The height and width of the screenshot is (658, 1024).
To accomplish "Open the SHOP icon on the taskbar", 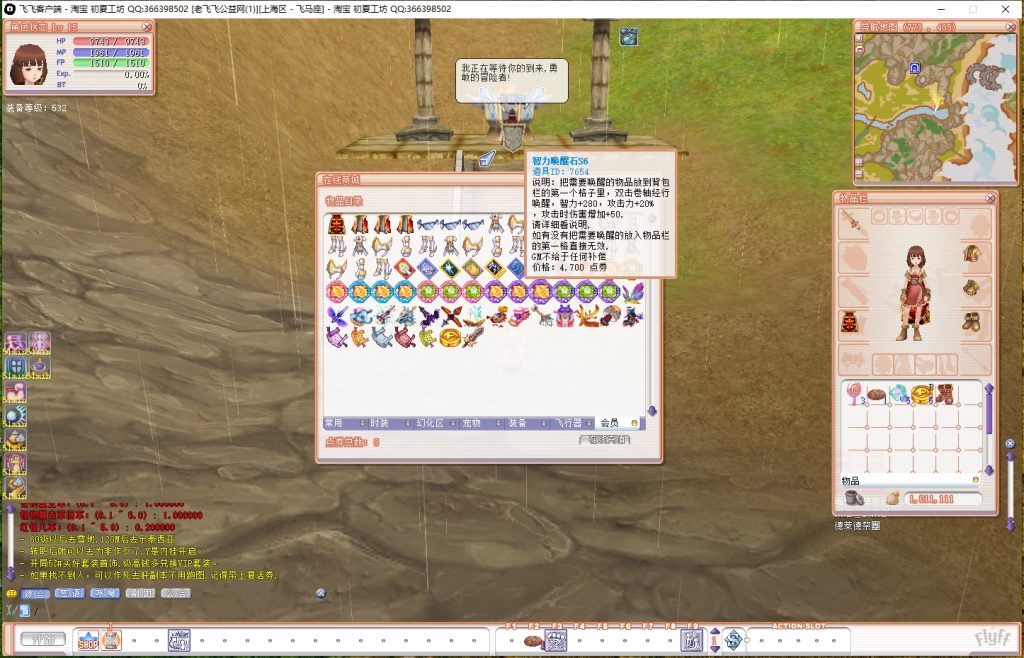I will click(x=88, y=639).
